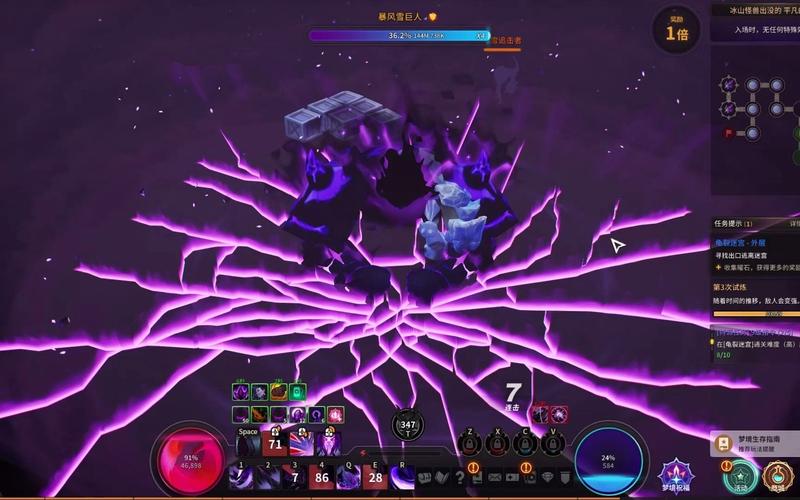This screenshot has height=500, width=800.
Task: Activate the skill on the Q slot
Action: click(x=348, y=475)
